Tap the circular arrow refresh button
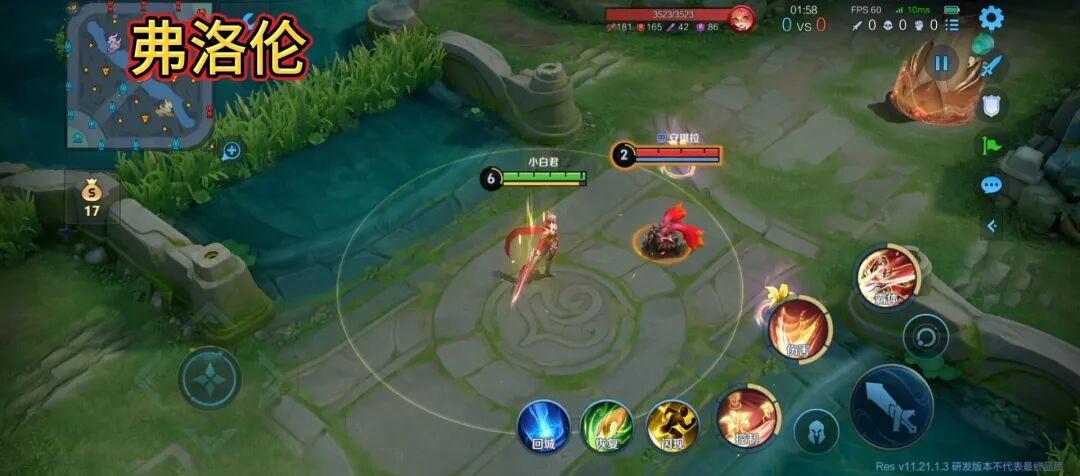 (x=925, y=336)
